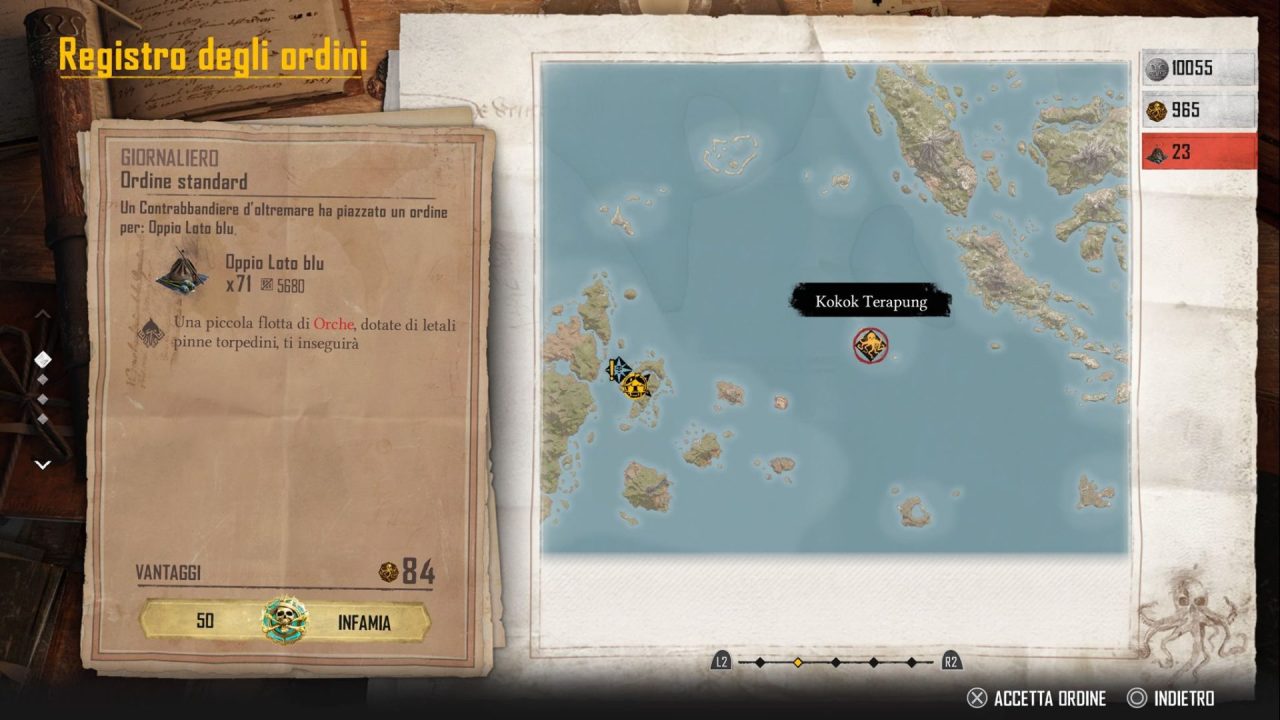
Task: Click the Infamia skull reward emblem
Action: pyautogui.click(x=285, y=621)
